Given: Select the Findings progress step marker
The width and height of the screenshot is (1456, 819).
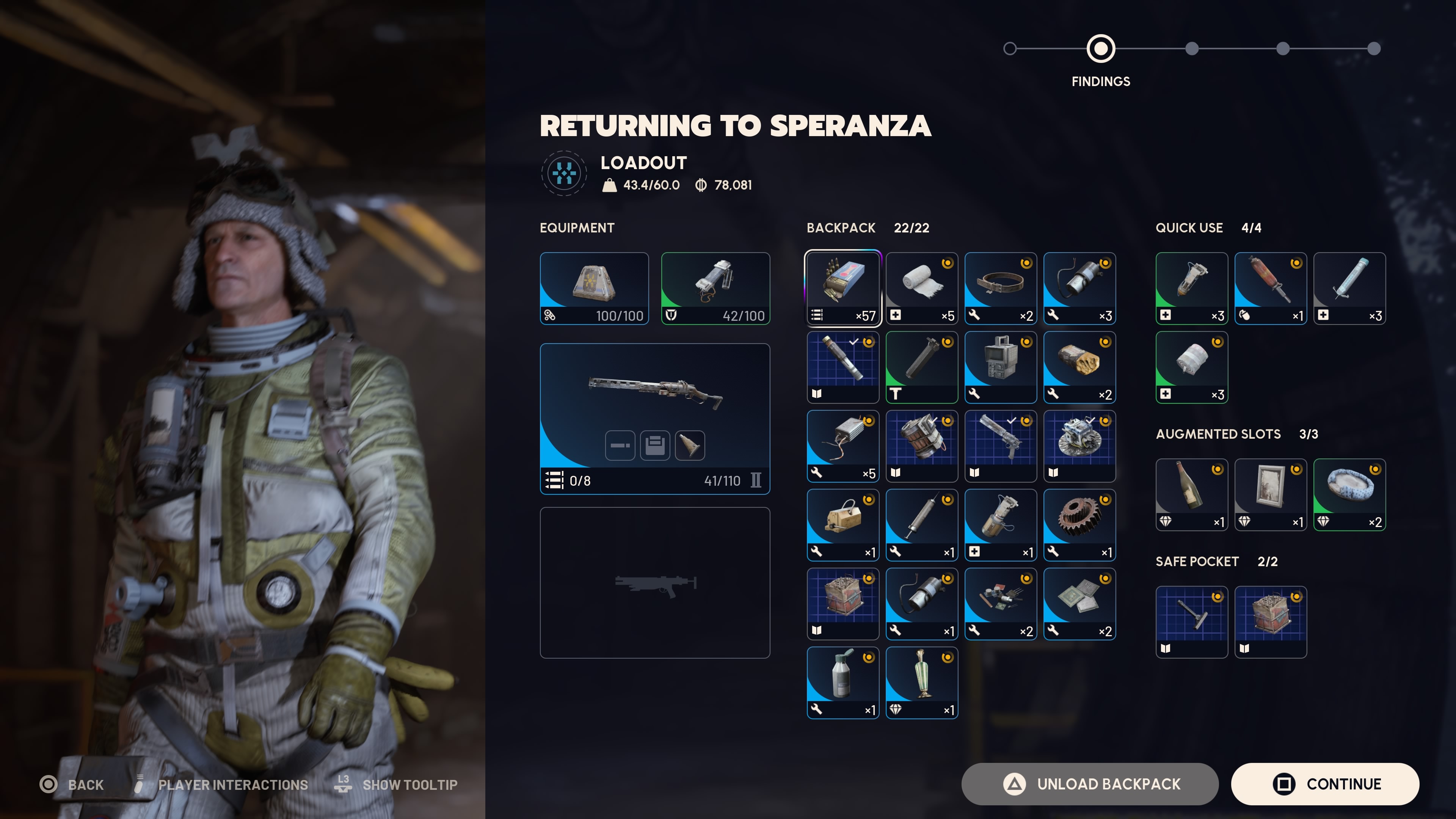Looking at the screenshot, I should point(1100,49).
